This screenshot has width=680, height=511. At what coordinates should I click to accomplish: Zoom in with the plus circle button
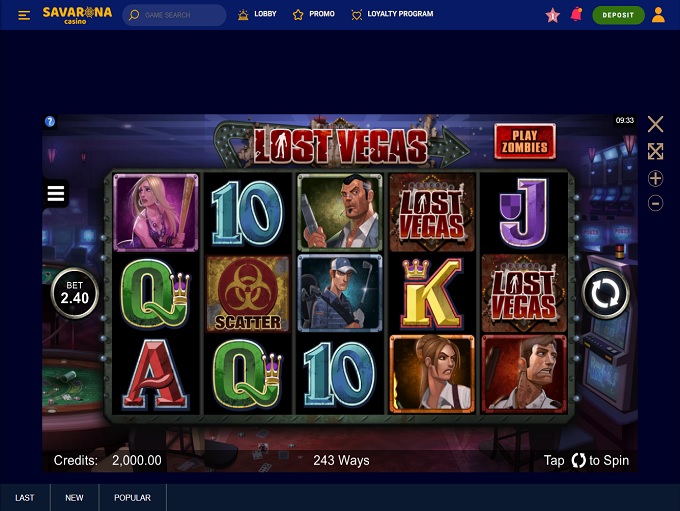point(655,178)
